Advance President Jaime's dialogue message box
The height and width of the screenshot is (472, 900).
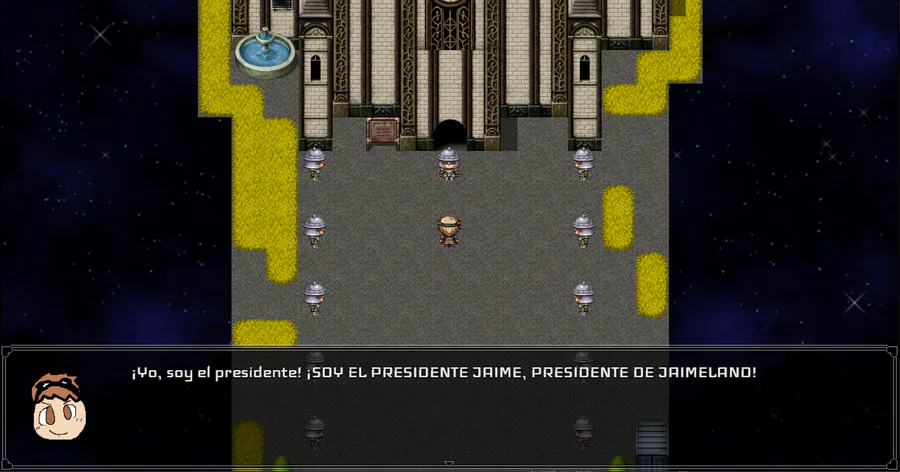click(449, 407)
